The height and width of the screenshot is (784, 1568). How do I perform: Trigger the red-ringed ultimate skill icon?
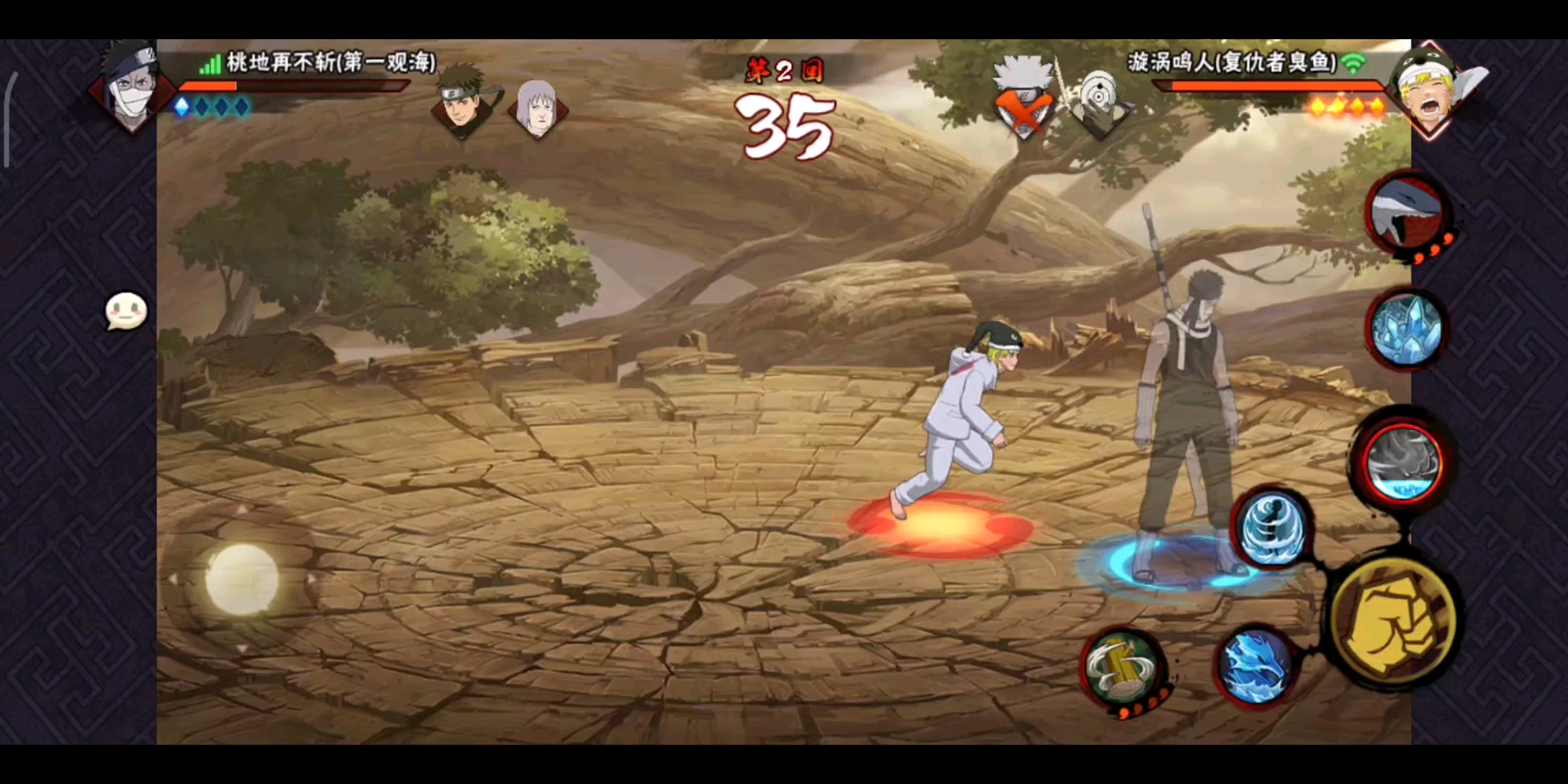point(1402,463)
